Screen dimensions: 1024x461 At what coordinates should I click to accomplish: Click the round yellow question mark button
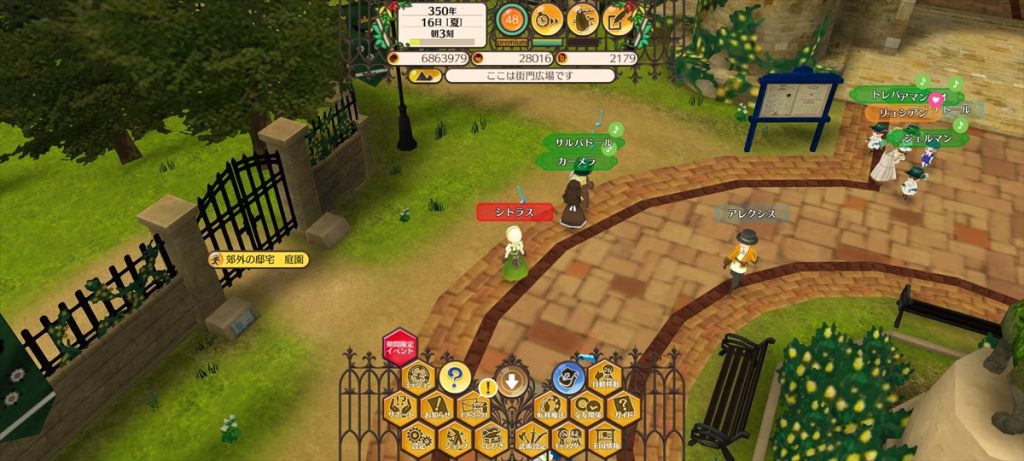(455, 378)
